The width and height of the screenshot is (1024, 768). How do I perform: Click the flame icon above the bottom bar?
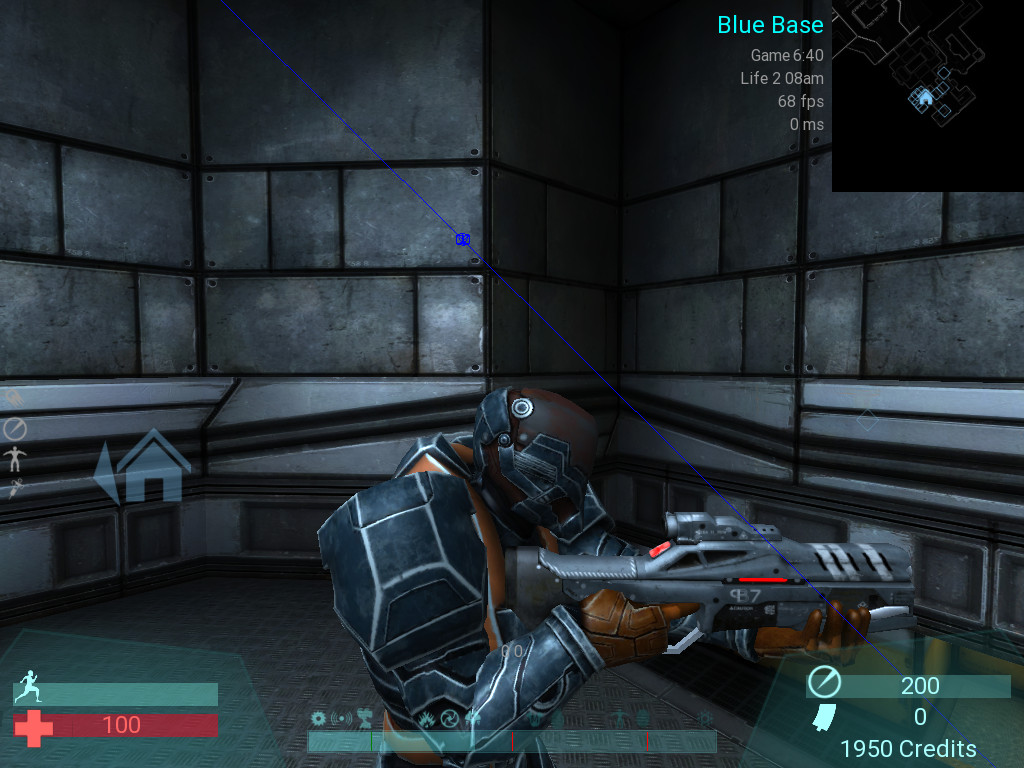(x=427, y=718)
